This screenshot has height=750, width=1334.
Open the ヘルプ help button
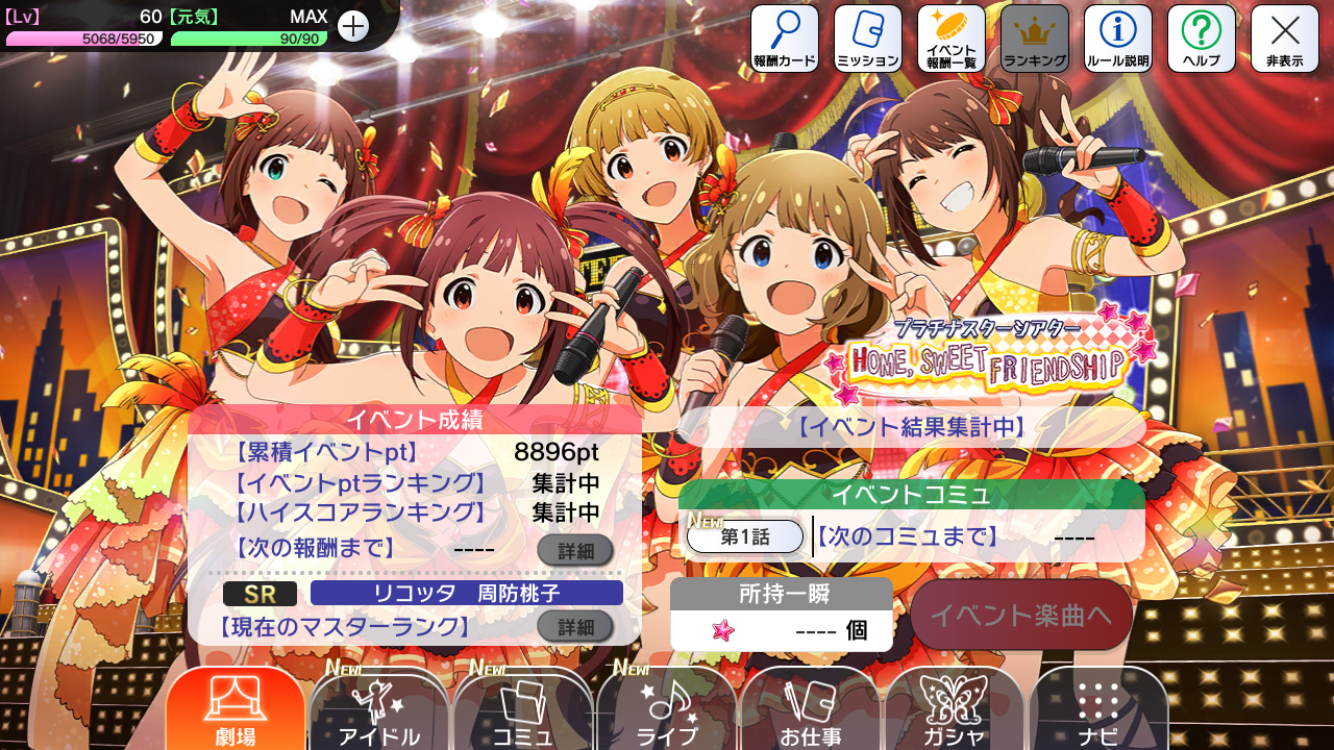coord(1201,39)
